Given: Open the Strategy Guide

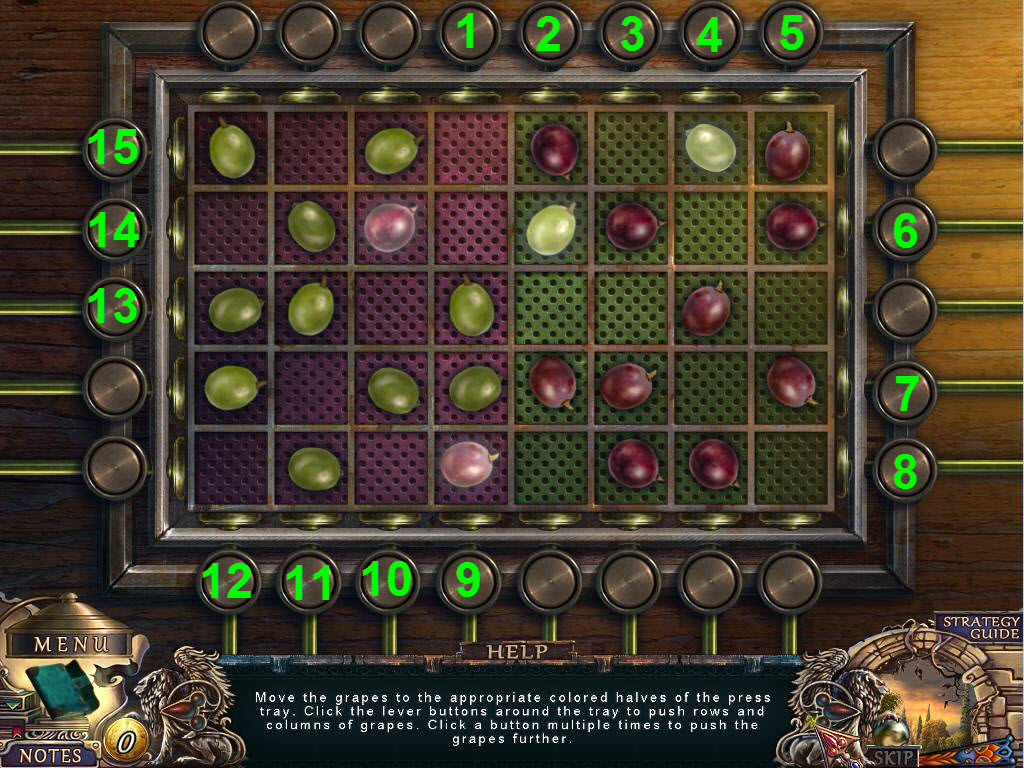Looking at the screenshot, I should pos(979,627).
